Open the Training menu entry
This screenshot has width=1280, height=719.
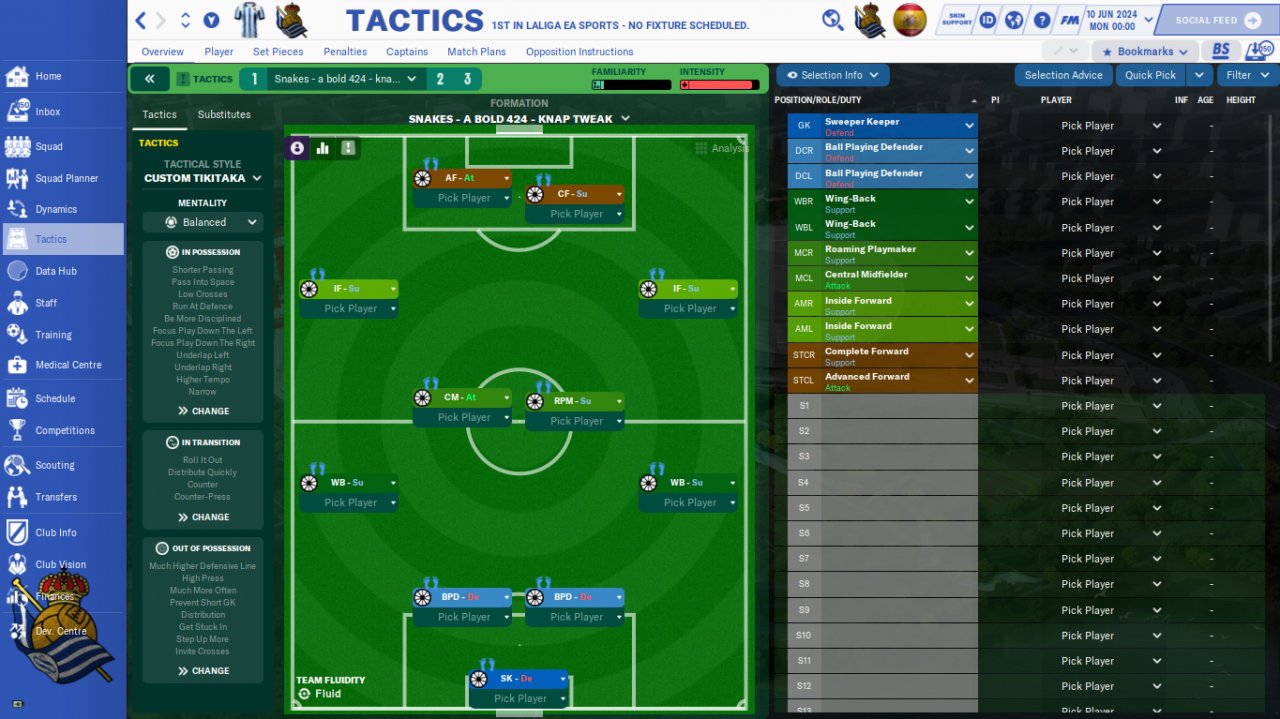(53, 335)
